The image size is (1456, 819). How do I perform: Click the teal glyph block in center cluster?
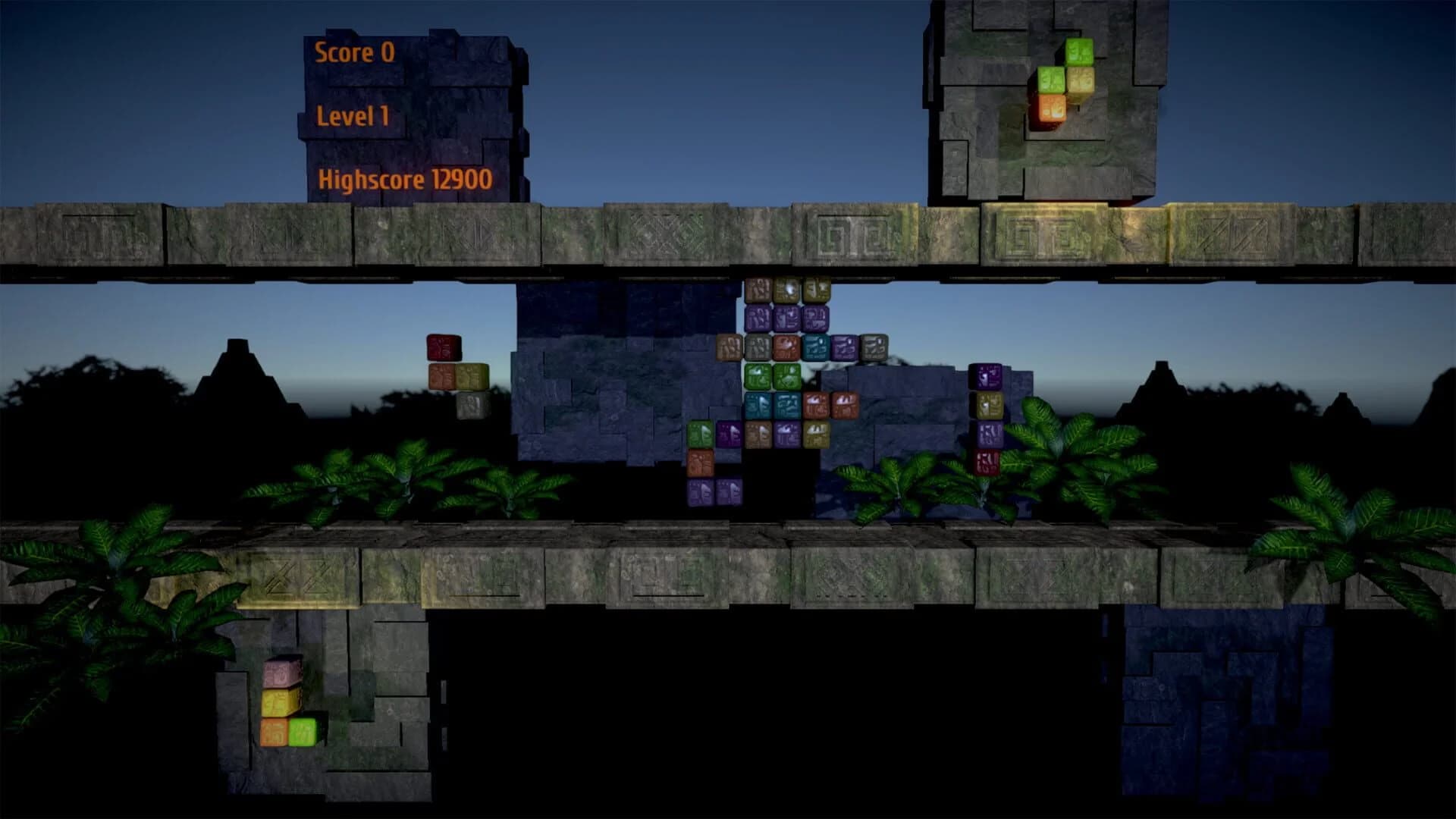[815, 348]
